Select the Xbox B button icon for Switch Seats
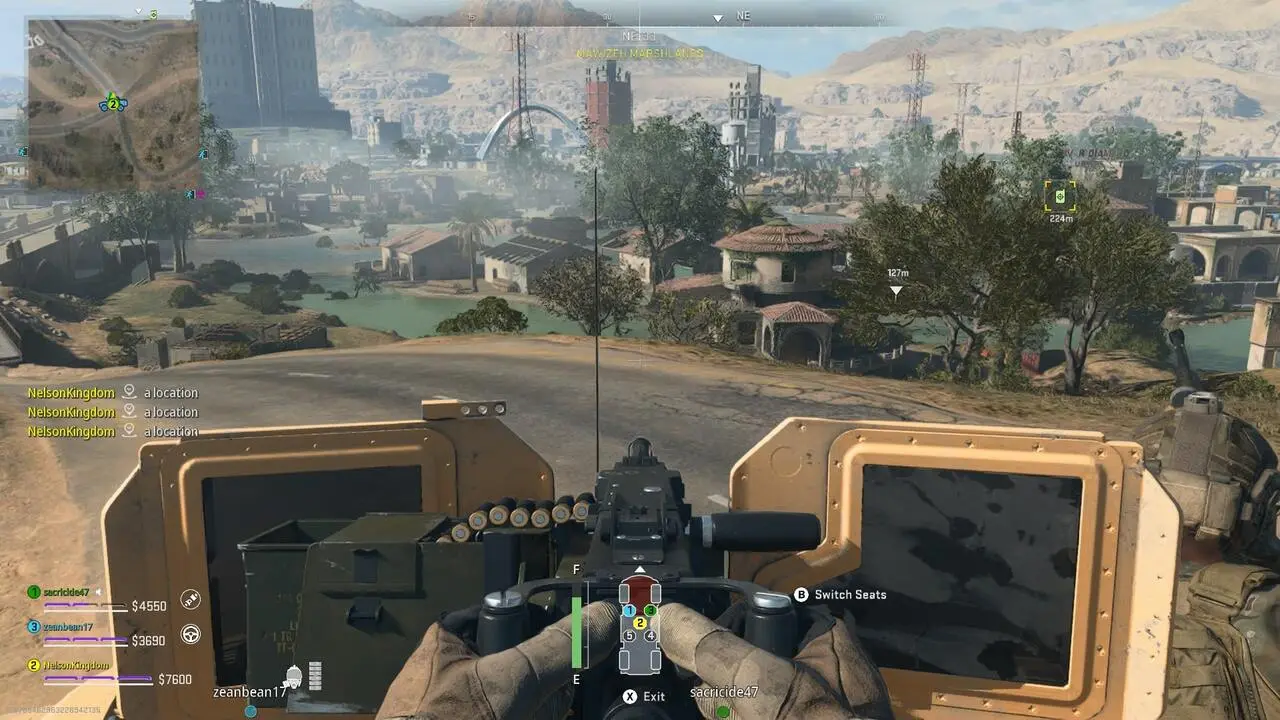 800,594
